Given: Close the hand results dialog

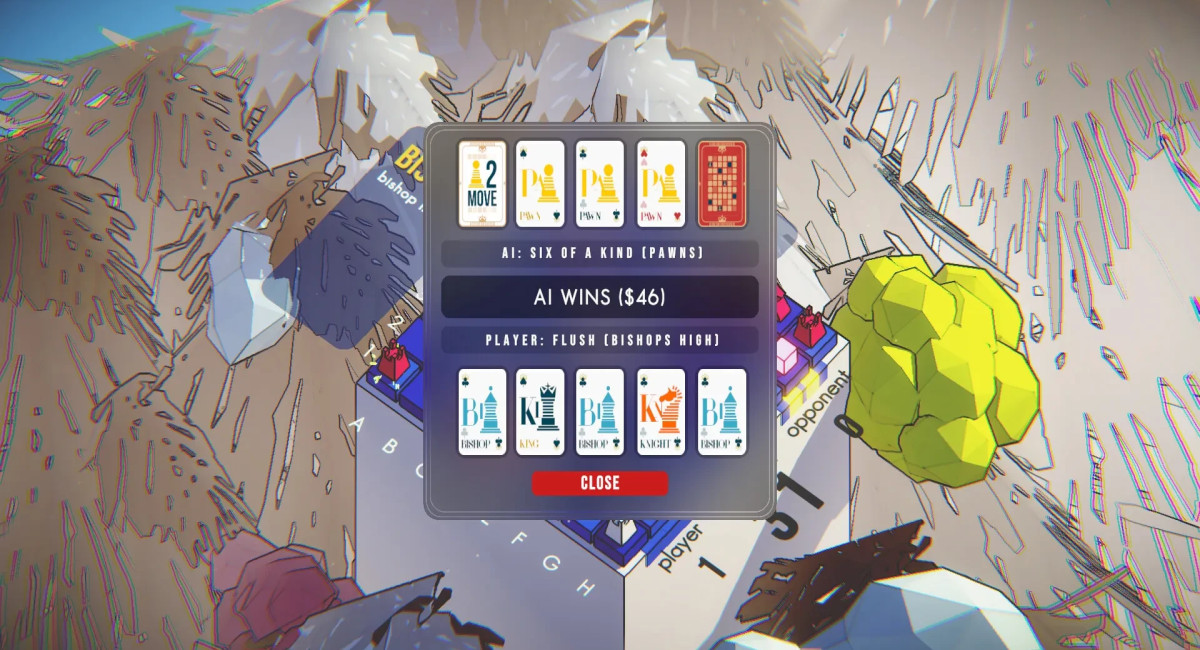Looking at the screenshot, I should (599, 483).
